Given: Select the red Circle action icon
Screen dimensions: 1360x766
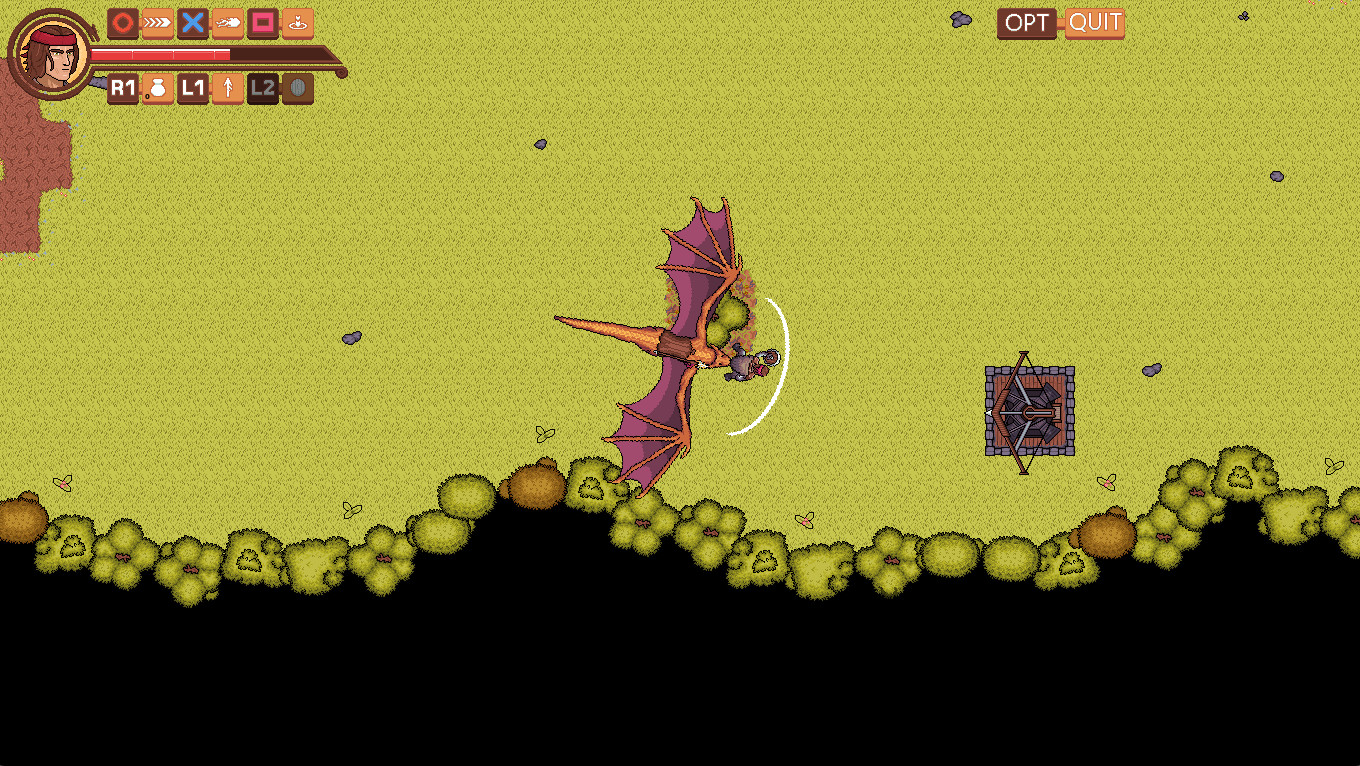Looking at the screenshot, I should click(x=122, y=24).
